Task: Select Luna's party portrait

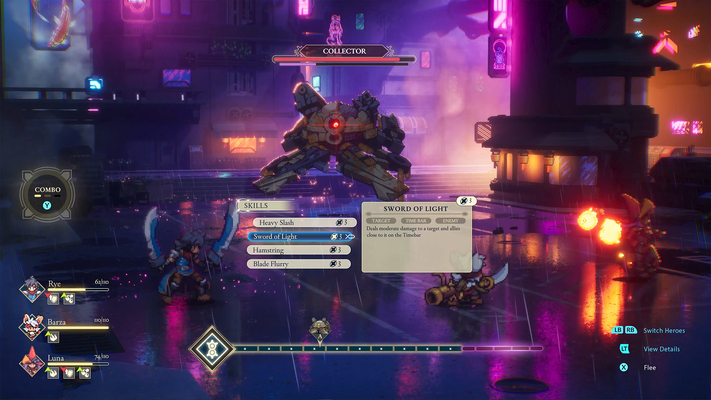Action: pyautogui.click(x=31, y=363)
